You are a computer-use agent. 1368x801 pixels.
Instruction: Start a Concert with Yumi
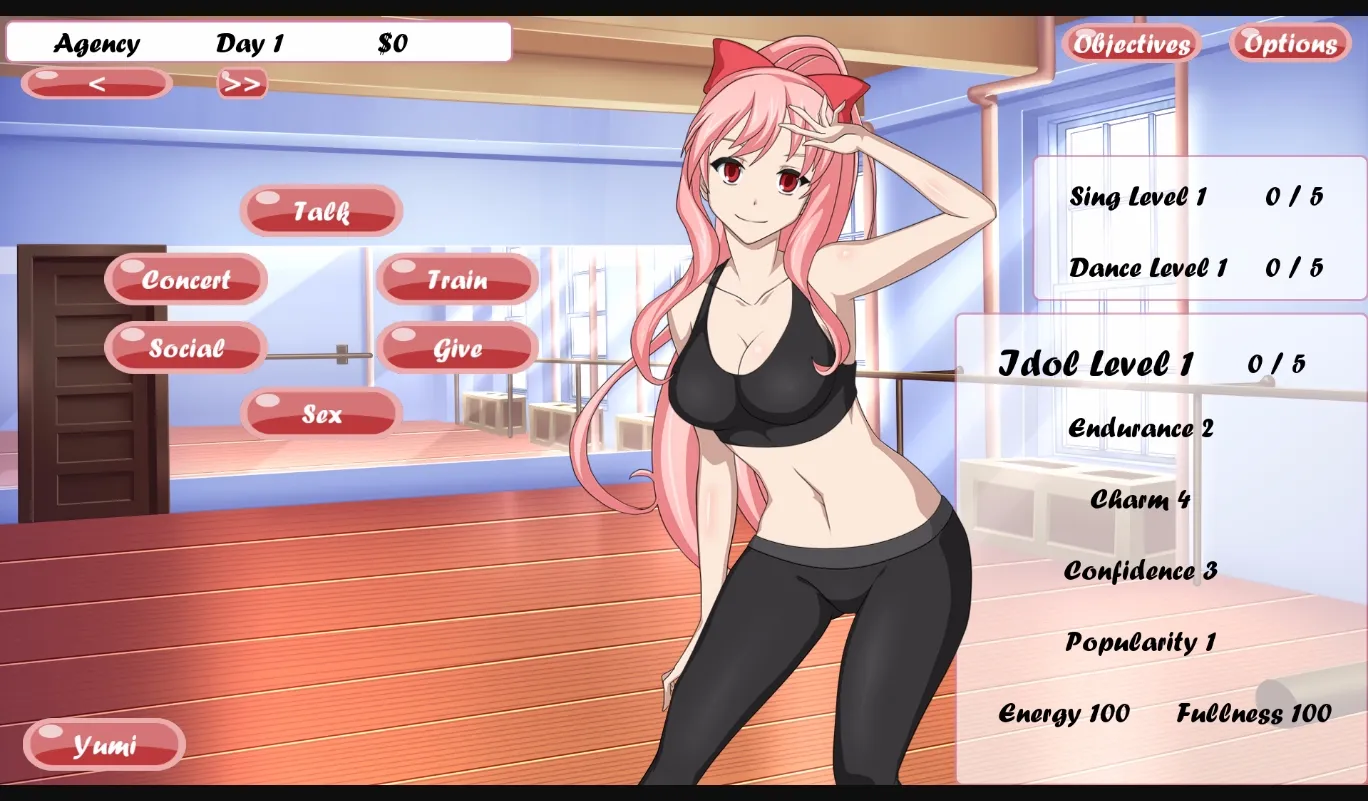185,279
